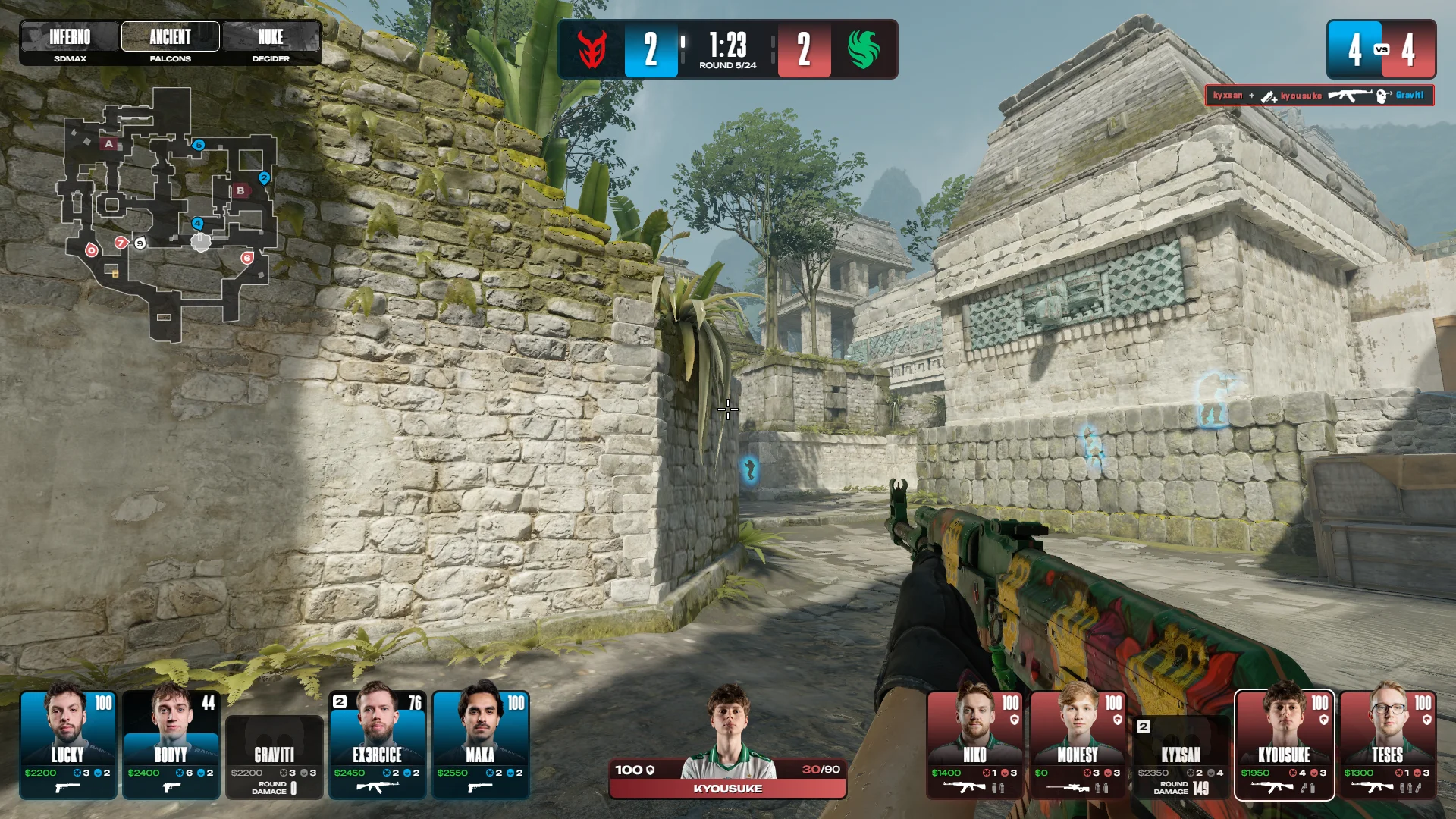The width and height of the screenshot is (1456, 819).
Task: Select Bodyy's player card
Action: tap(171, 745)
